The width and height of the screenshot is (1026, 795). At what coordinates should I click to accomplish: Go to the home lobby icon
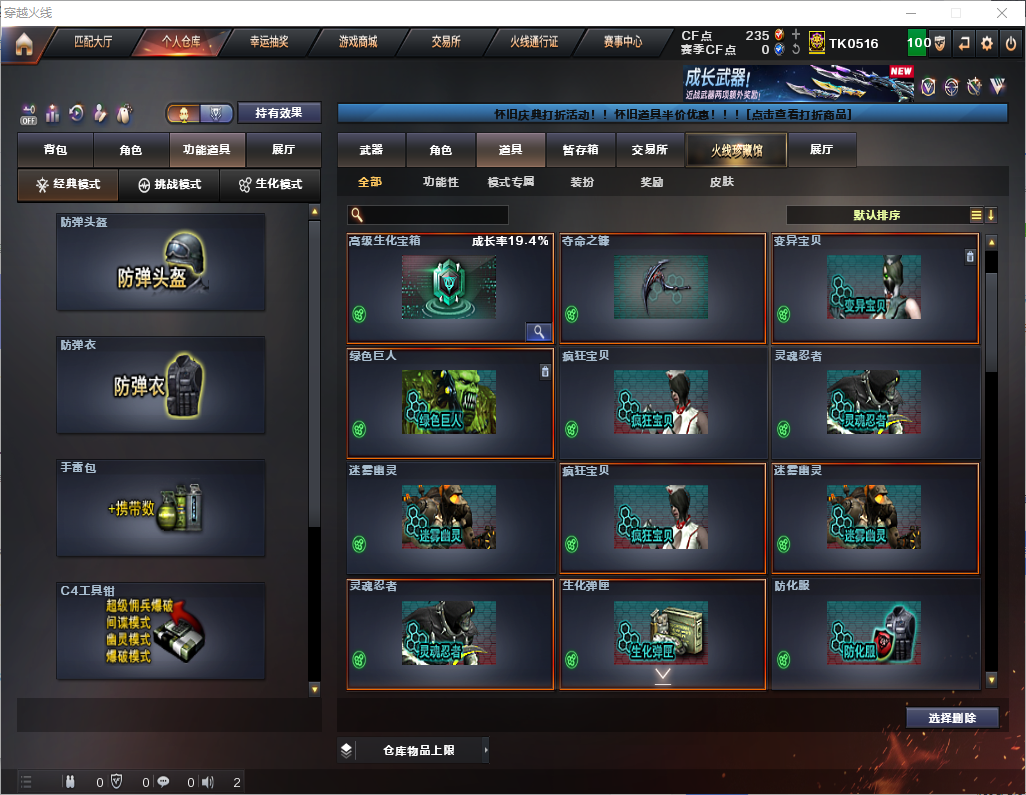[23, 44]
